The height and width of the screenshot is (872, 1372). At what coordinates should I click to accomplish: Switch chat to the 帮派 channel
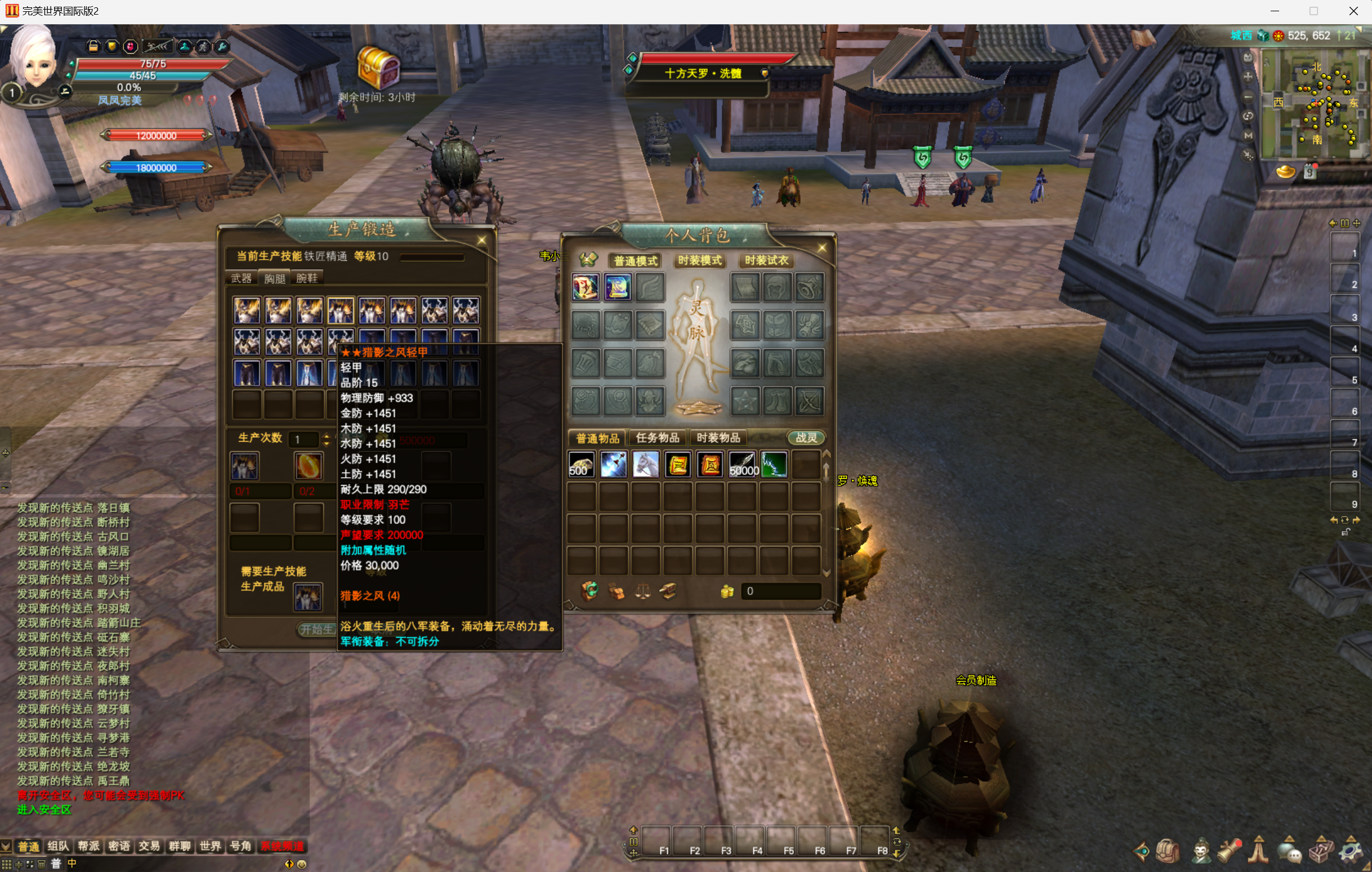88,846
